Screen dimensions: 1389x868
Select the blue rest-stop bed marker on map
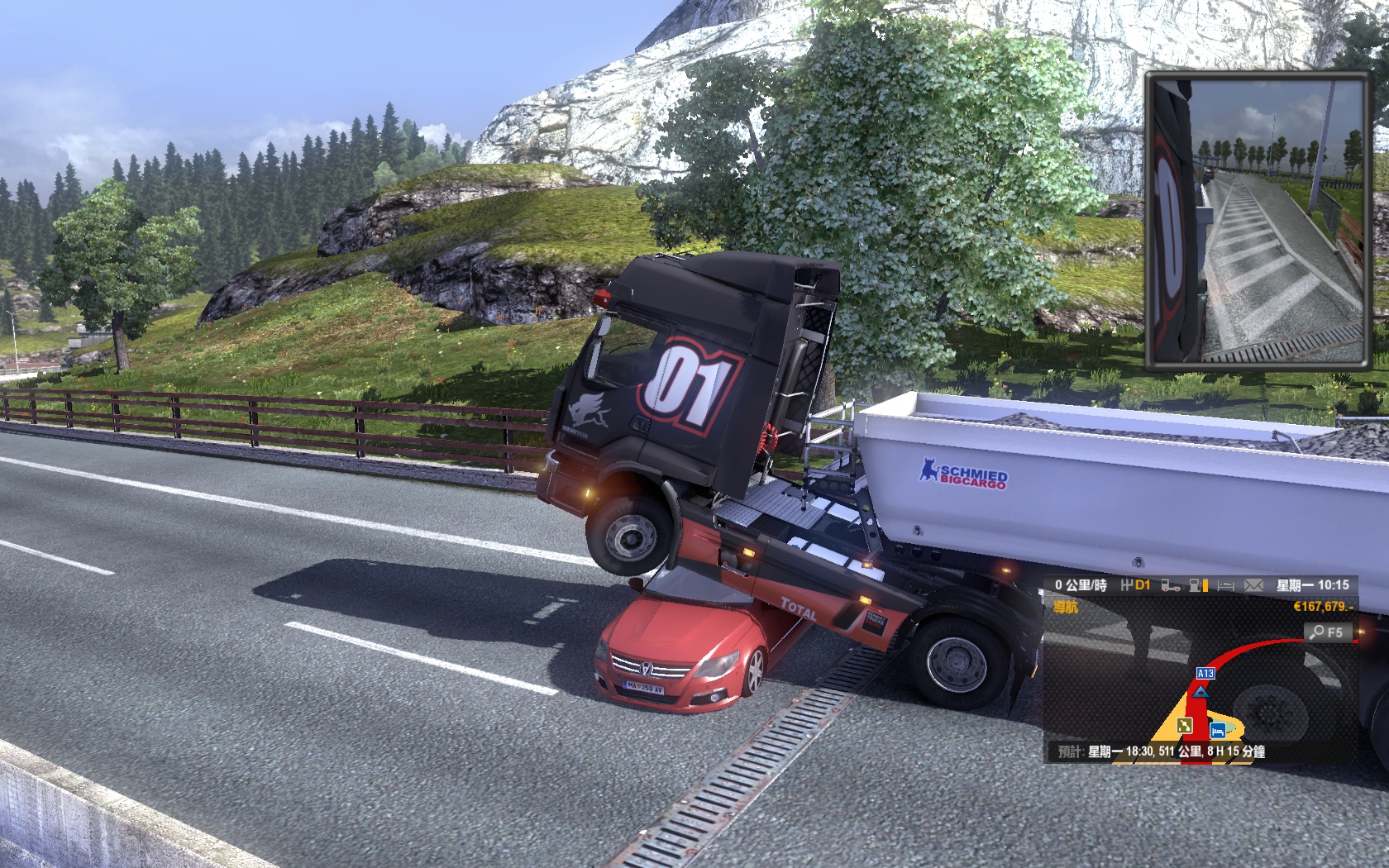(x=1217, y=731)
